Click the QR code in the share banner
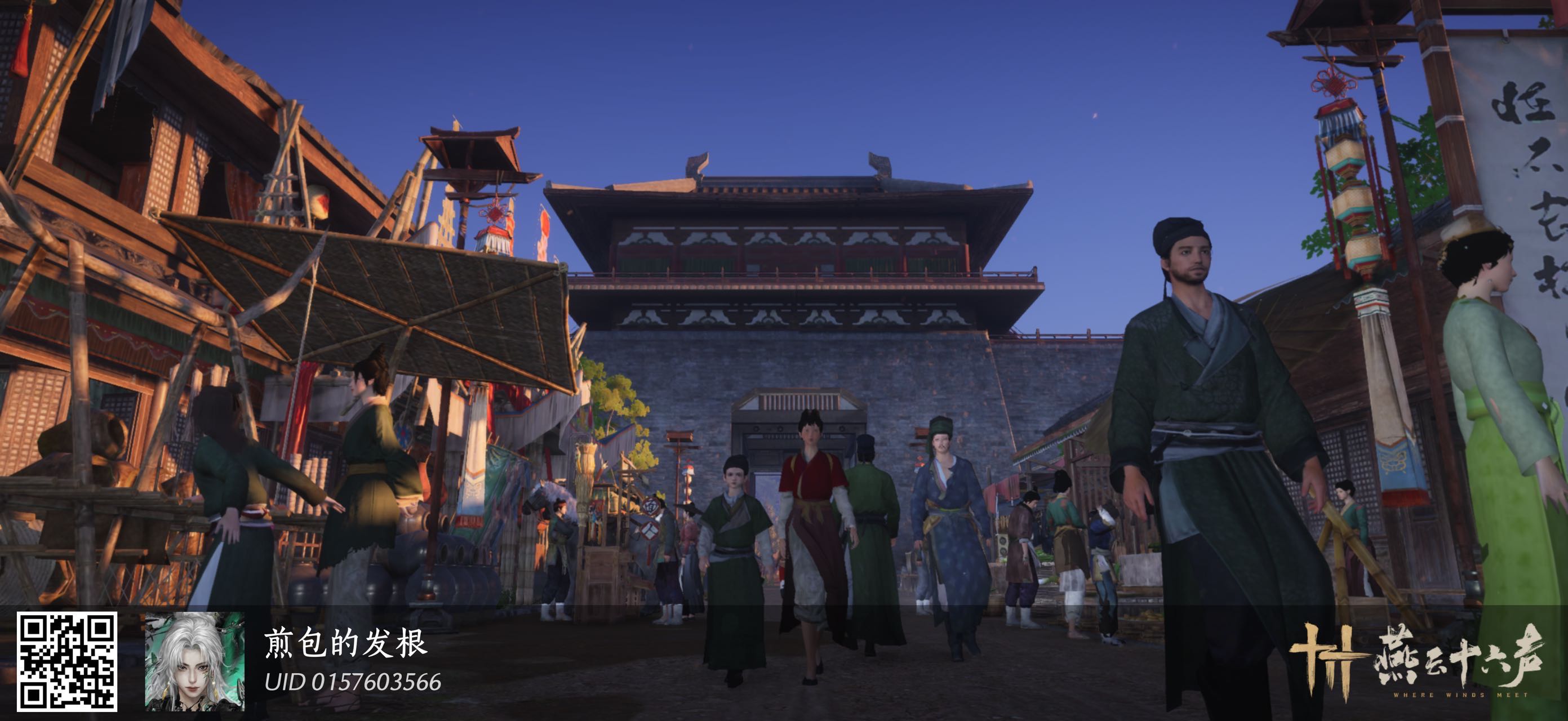Viewport: 1568px width, 721px height. [x=66, y=661]
